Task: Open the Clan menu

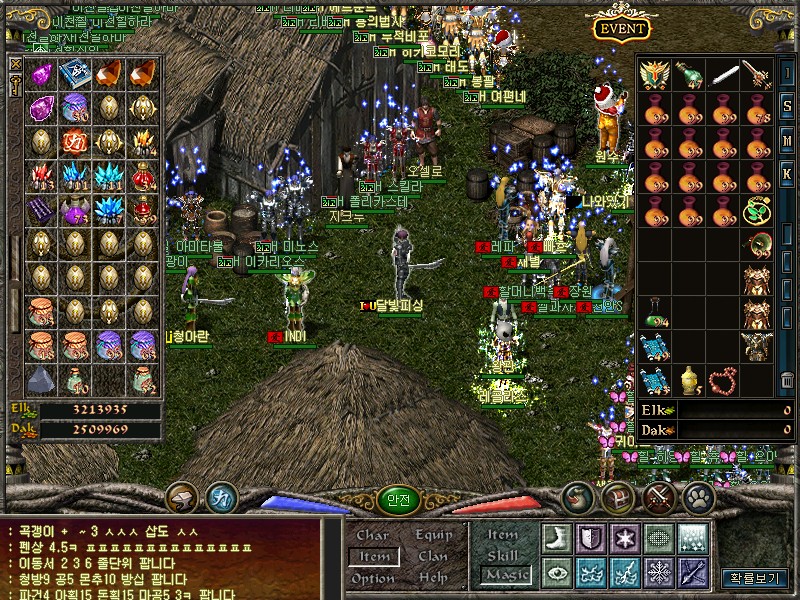Action: click(433, 556)
